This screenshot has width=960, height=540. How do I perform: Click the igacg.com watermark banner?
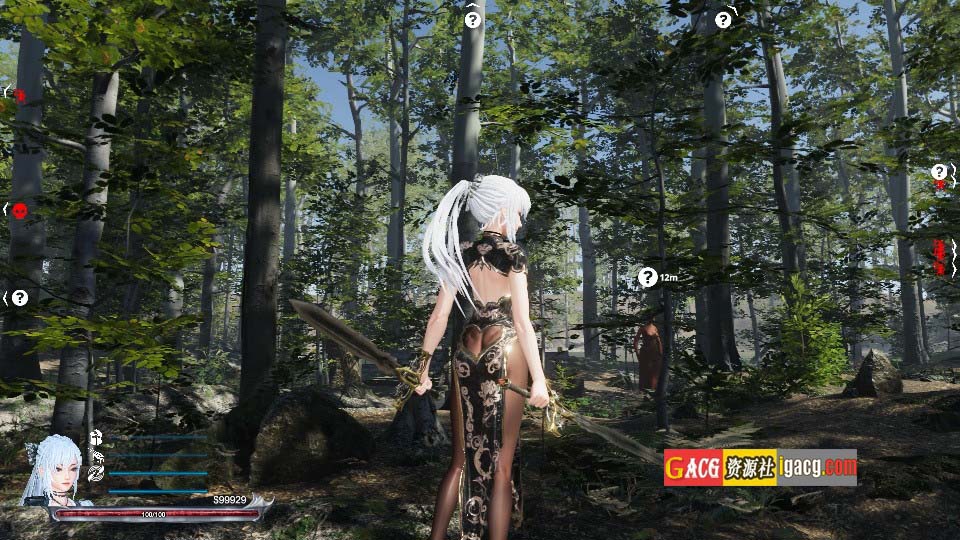(x=760, y=467)
